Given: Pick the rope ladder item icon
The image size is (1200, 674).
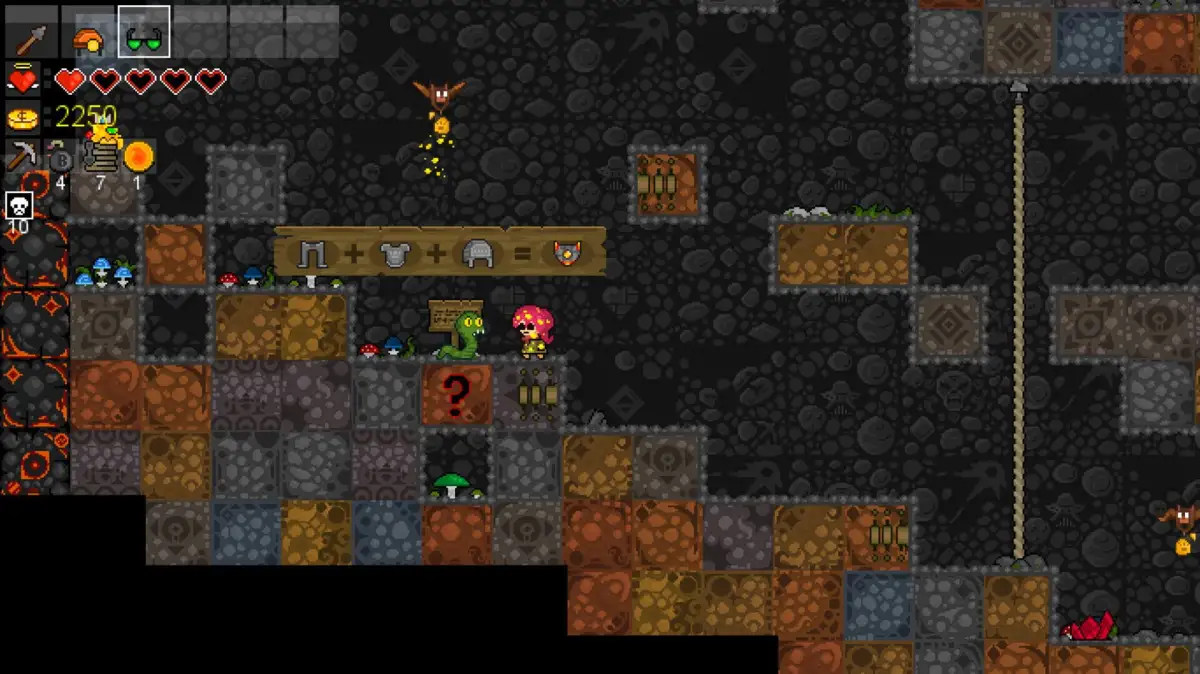Looking at the screenshot, I should (100, 157).
